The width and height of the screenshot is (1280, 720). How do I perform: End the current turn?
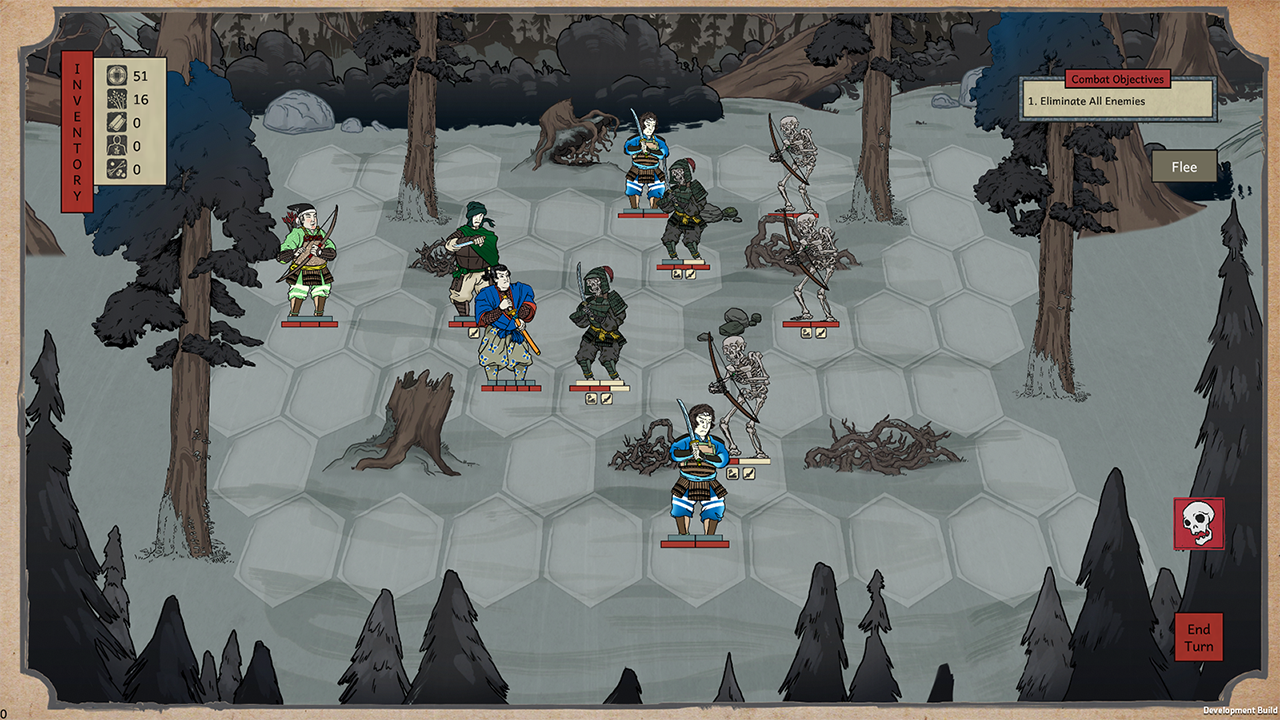(1199, 637)
